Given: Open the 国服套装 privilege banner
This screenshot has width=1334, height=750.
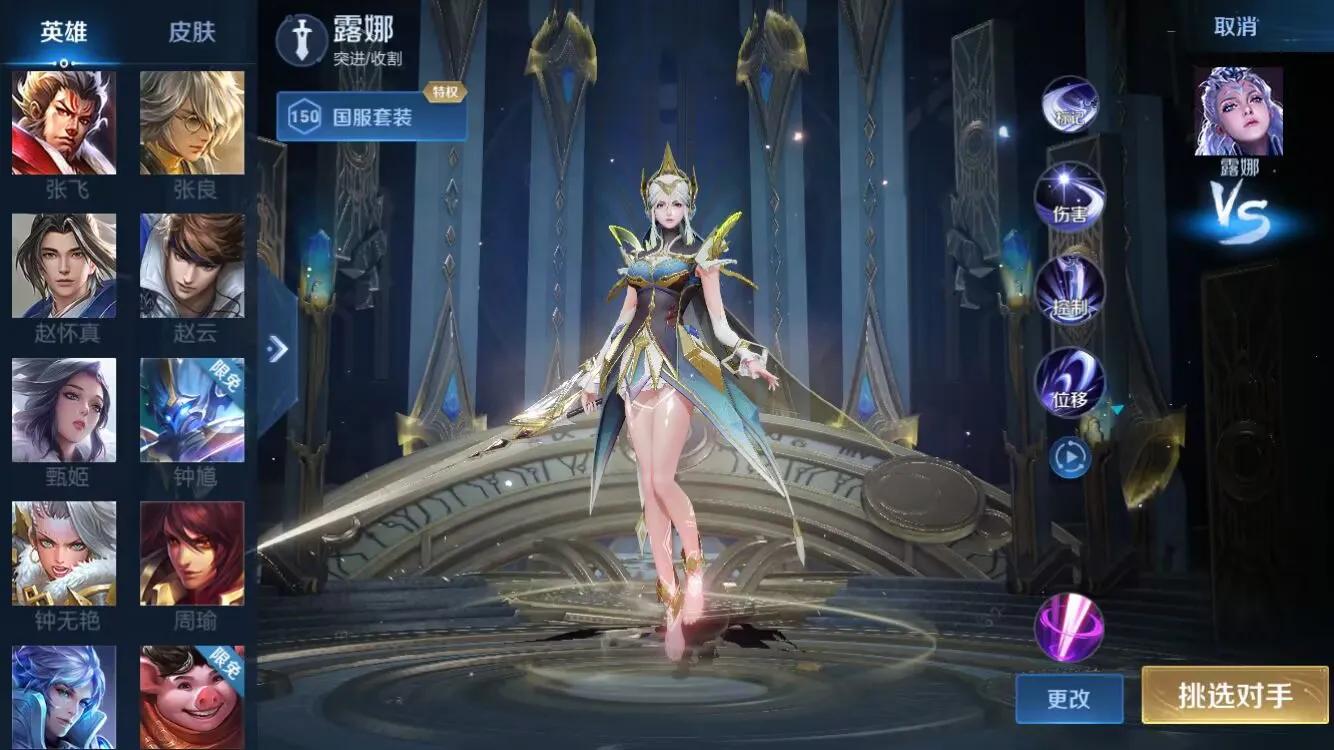Looking at the screenshot, I should 372,117.
